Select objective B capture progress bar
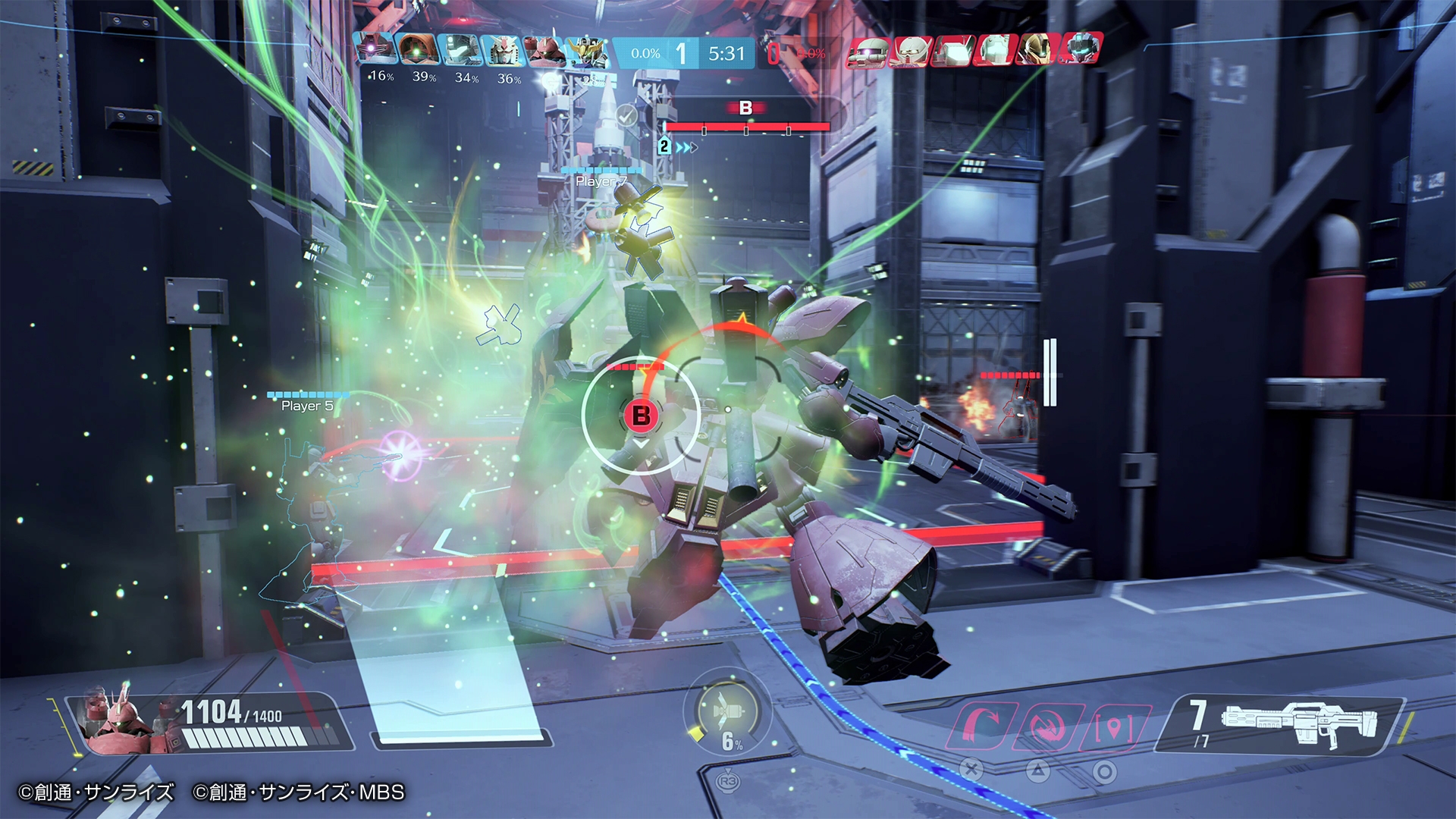1456x819 pixels. click(747, 127)
